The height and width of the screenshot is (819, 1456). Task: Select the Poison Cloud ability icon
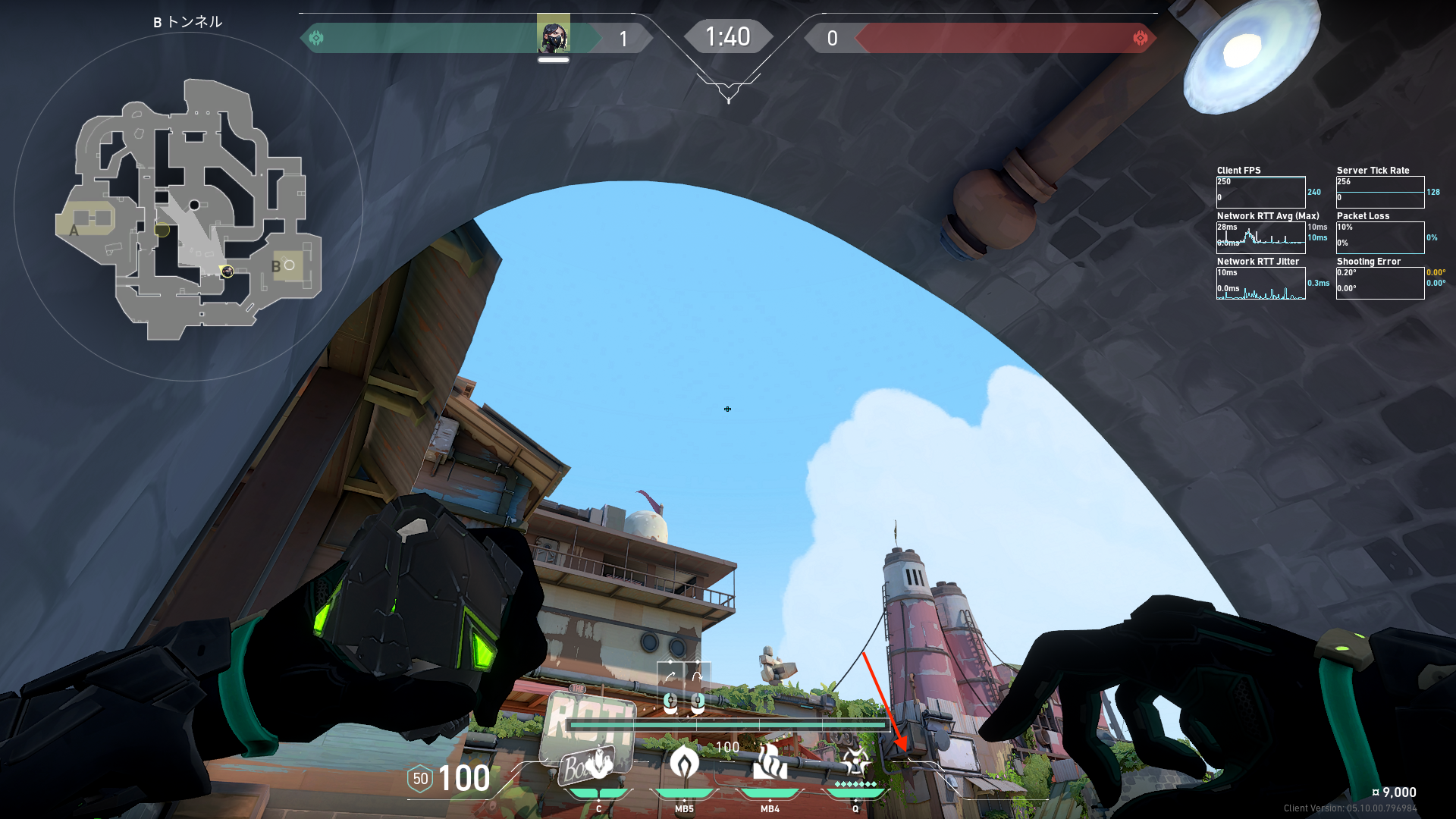click(x=684, y=763)
